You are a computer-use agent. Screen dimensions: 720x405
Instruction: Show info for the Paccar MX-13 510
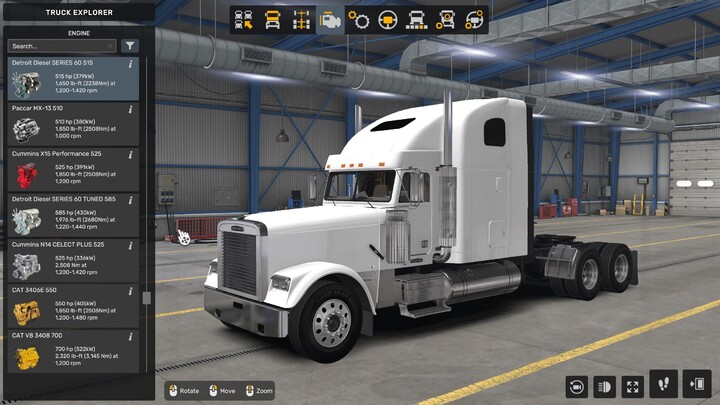[x=131, y=109]
